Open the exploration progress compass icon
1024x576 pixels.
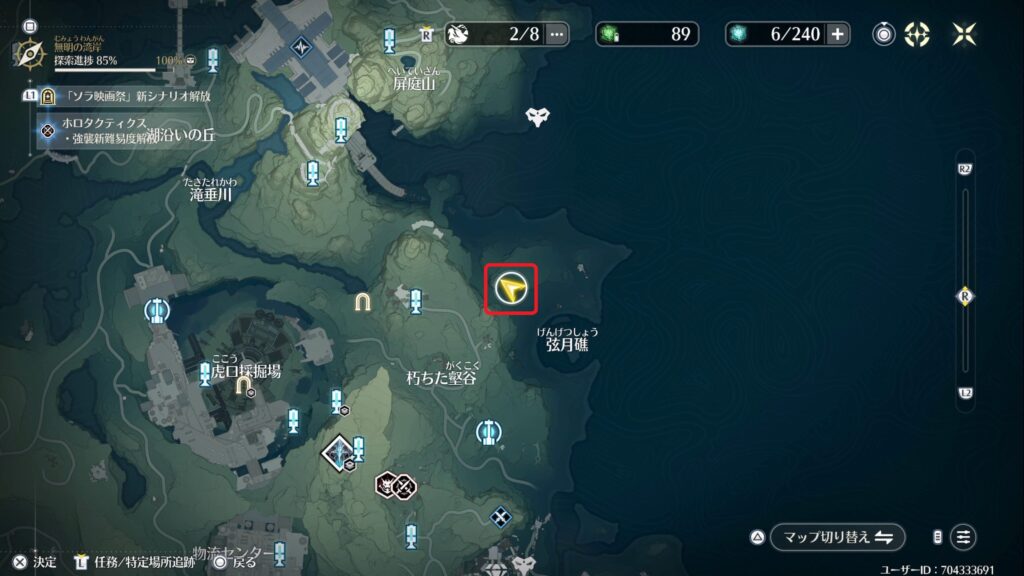point(30,50)
